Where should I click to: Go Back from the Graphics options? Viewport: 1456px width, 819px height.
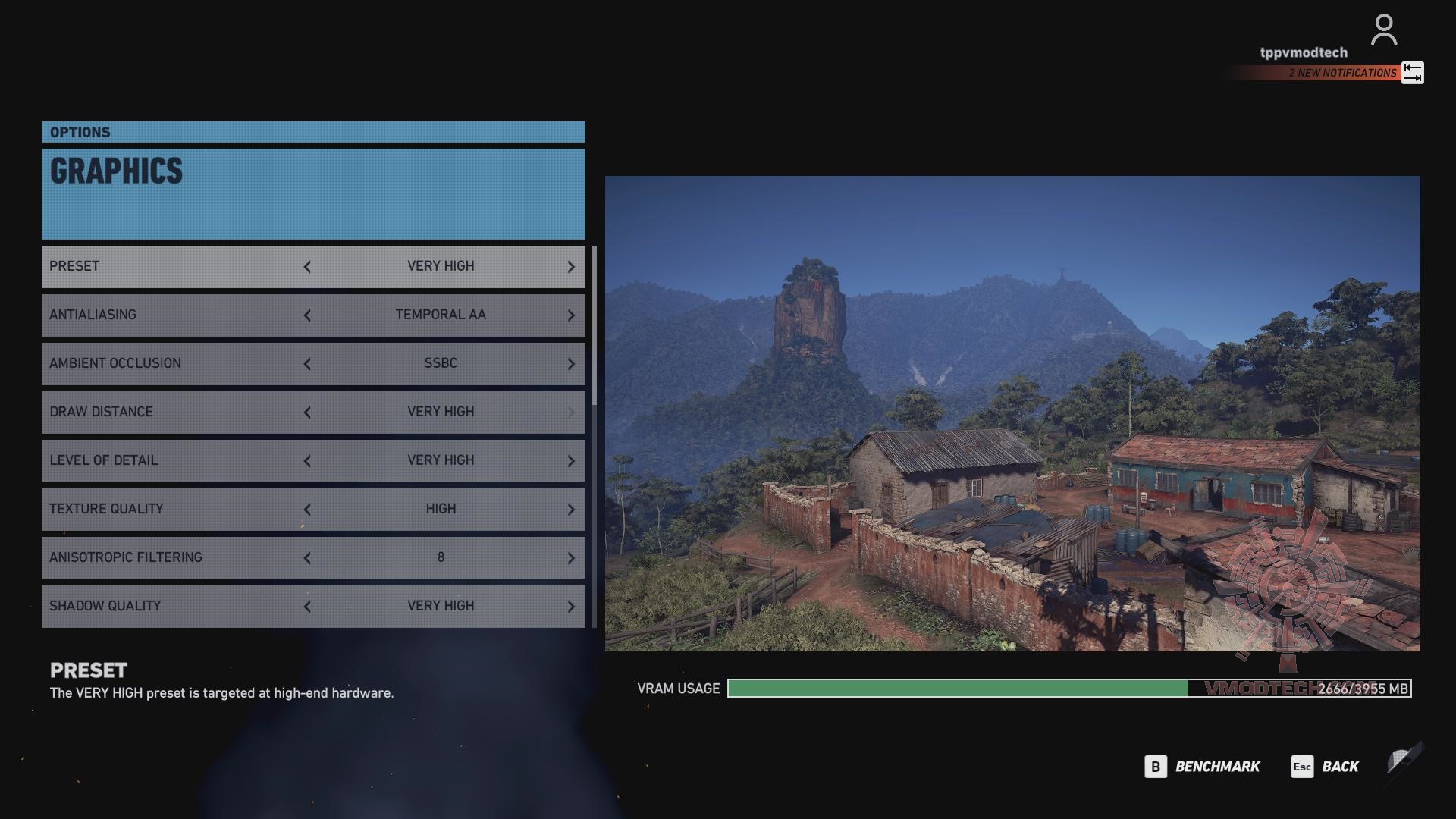click(x=1326, y=767)
